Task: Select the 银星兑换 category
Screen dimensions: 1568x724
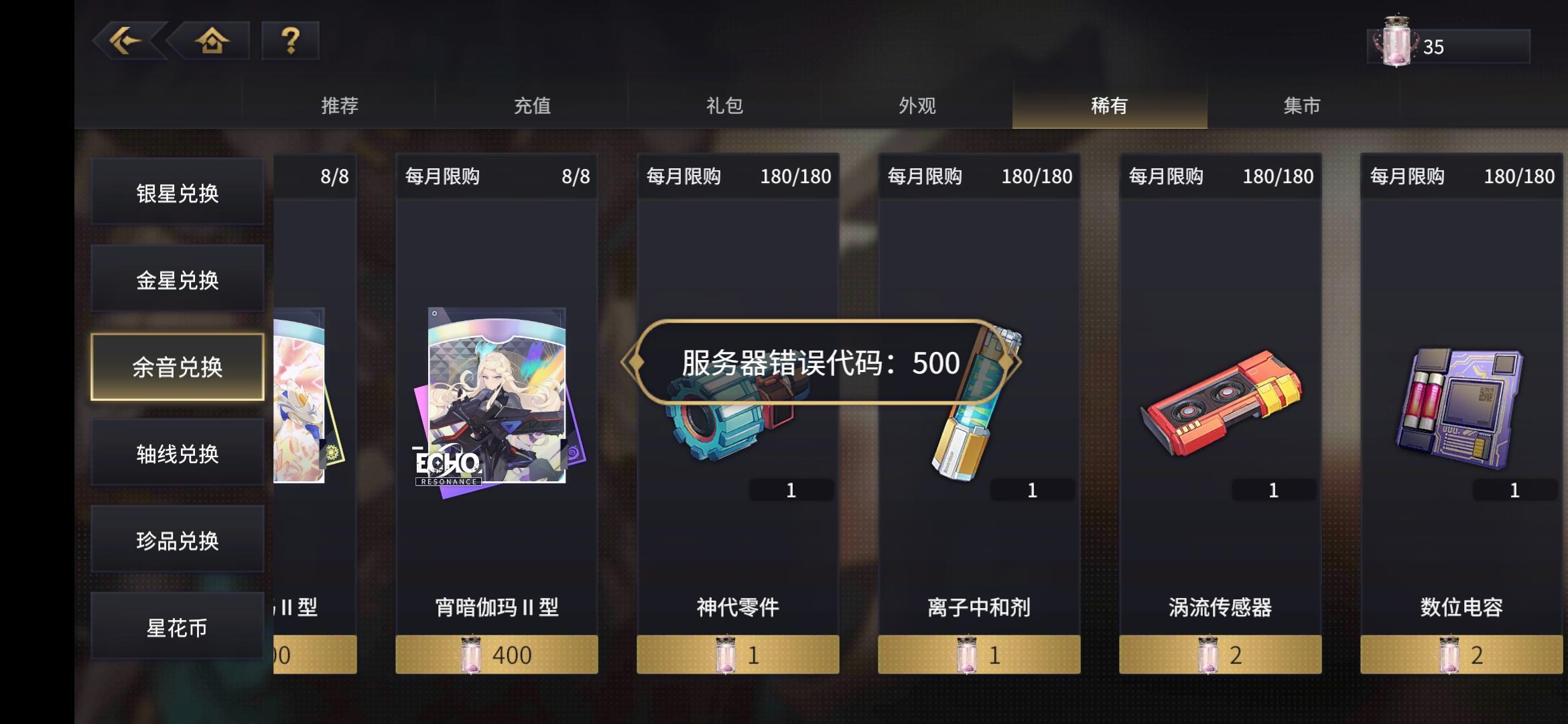Action: [177, 192]
